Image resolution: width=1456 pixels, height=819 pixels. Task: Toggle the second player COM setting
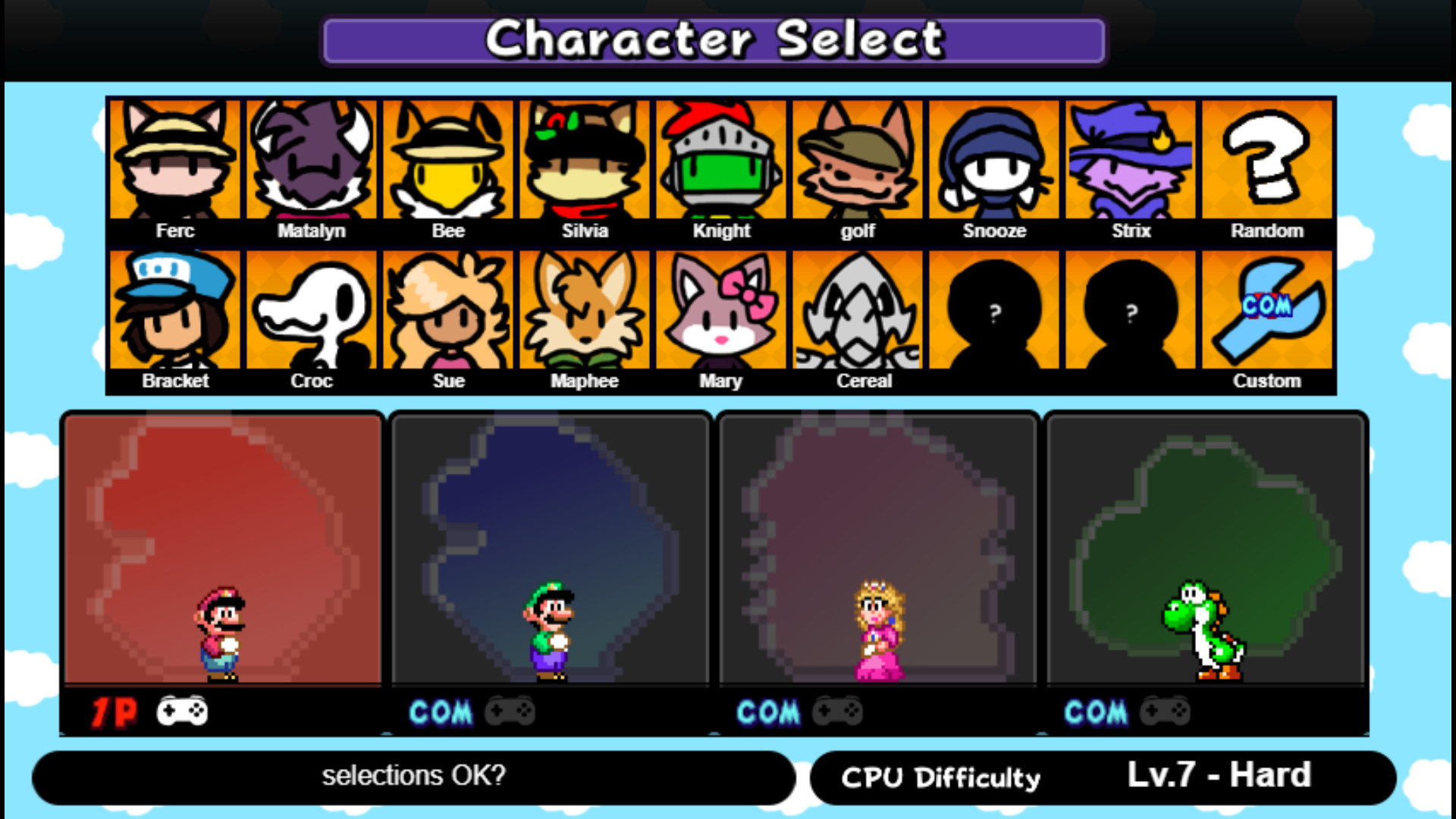[x=440, y=711]
